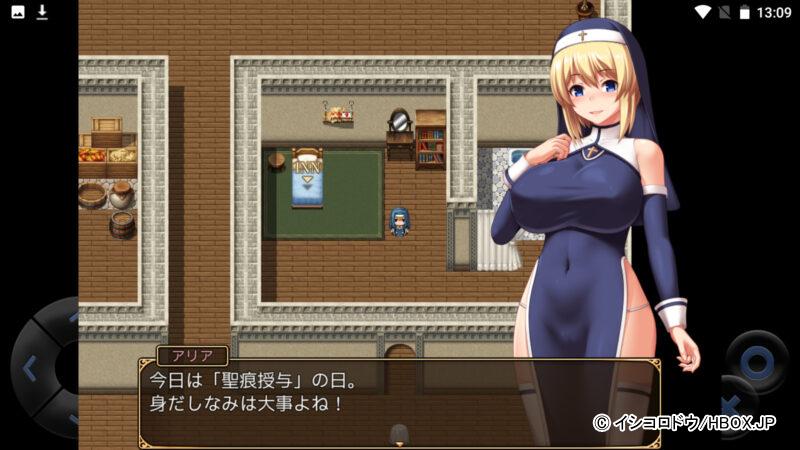The height and width of the screenshot is (450, 800).
Task: Tap the left arrow on the virtual d-pad
Action: [x=29, y=368]
